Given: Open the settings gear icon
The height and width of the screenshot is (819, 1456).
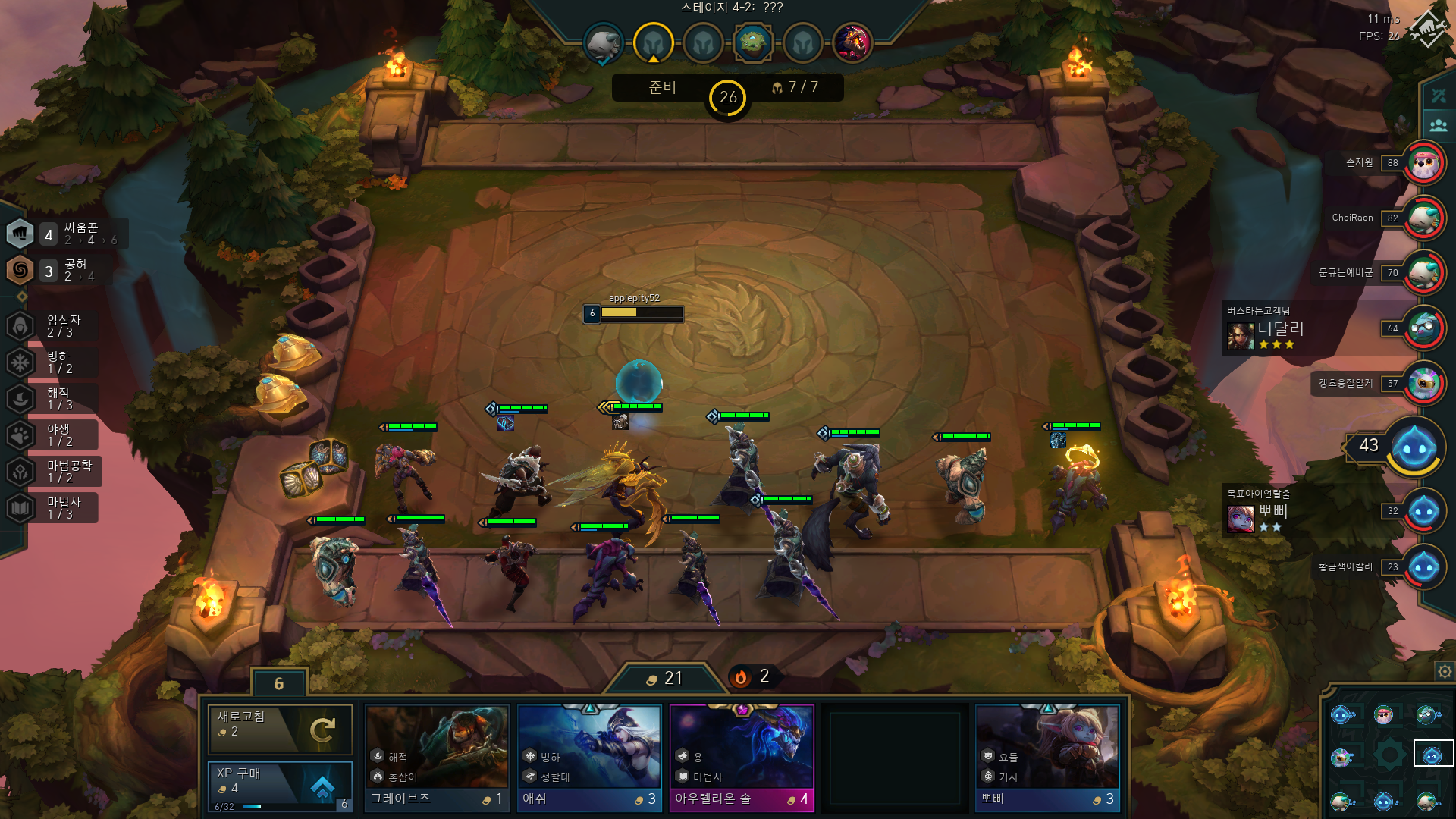Looking at the screenshot, I should pos(1445,672).
